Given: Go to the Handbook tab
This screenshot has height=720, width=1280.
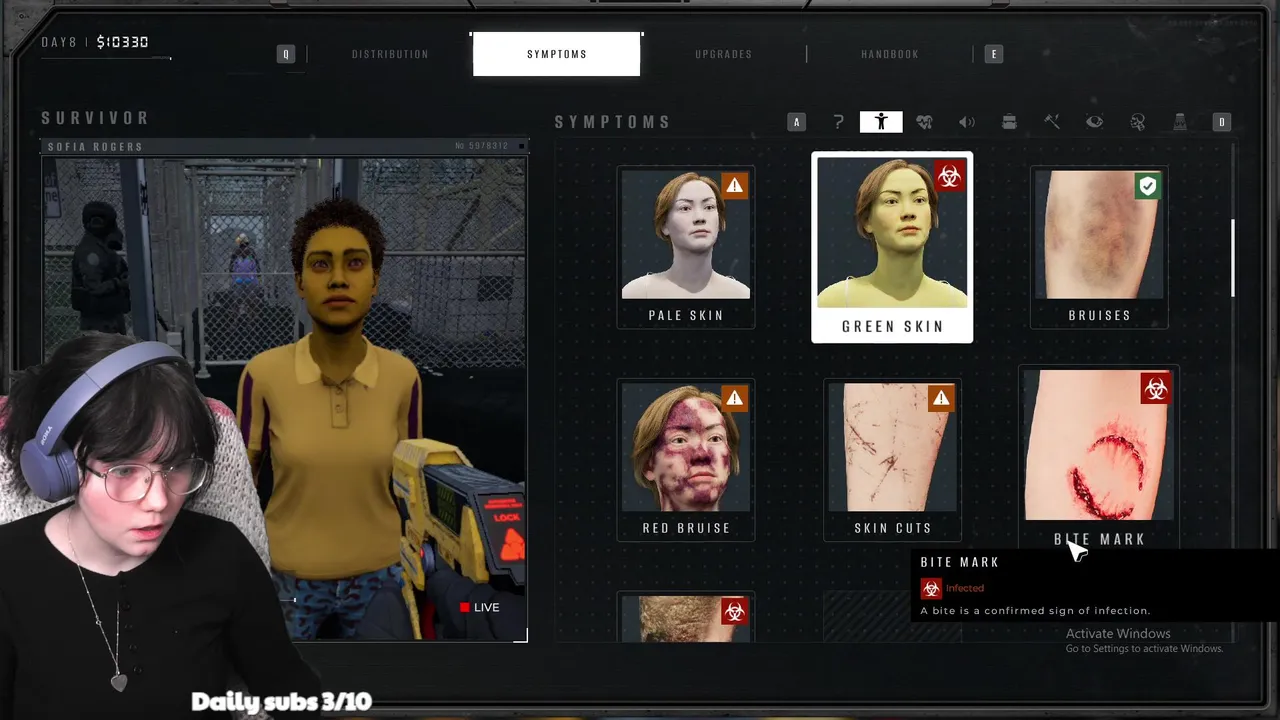Looking at the screenshot, I should [x=889, y=54].
